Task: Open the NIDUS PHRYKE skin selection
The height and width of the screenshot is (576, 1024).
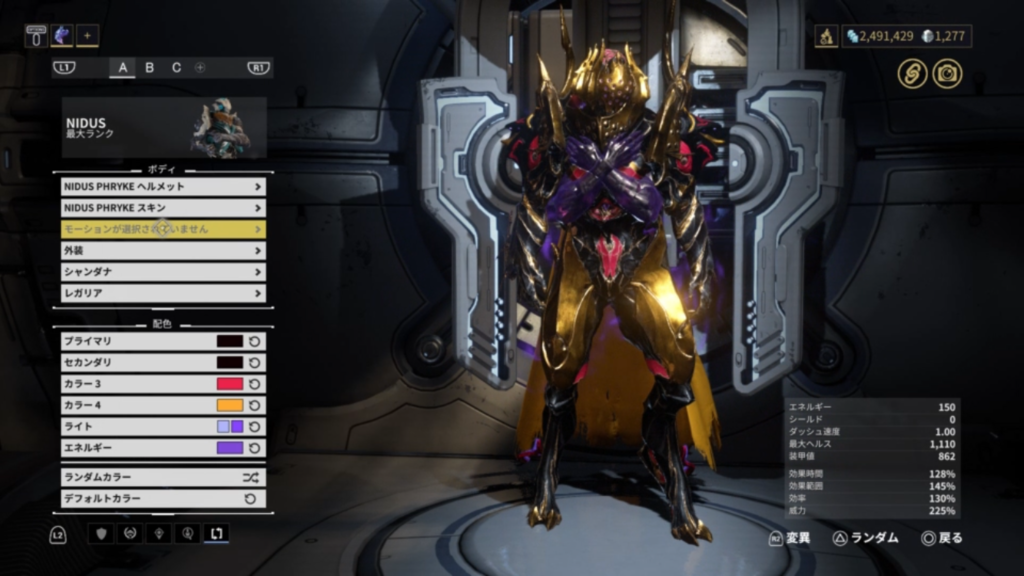Action: click(x=163, y=207)
